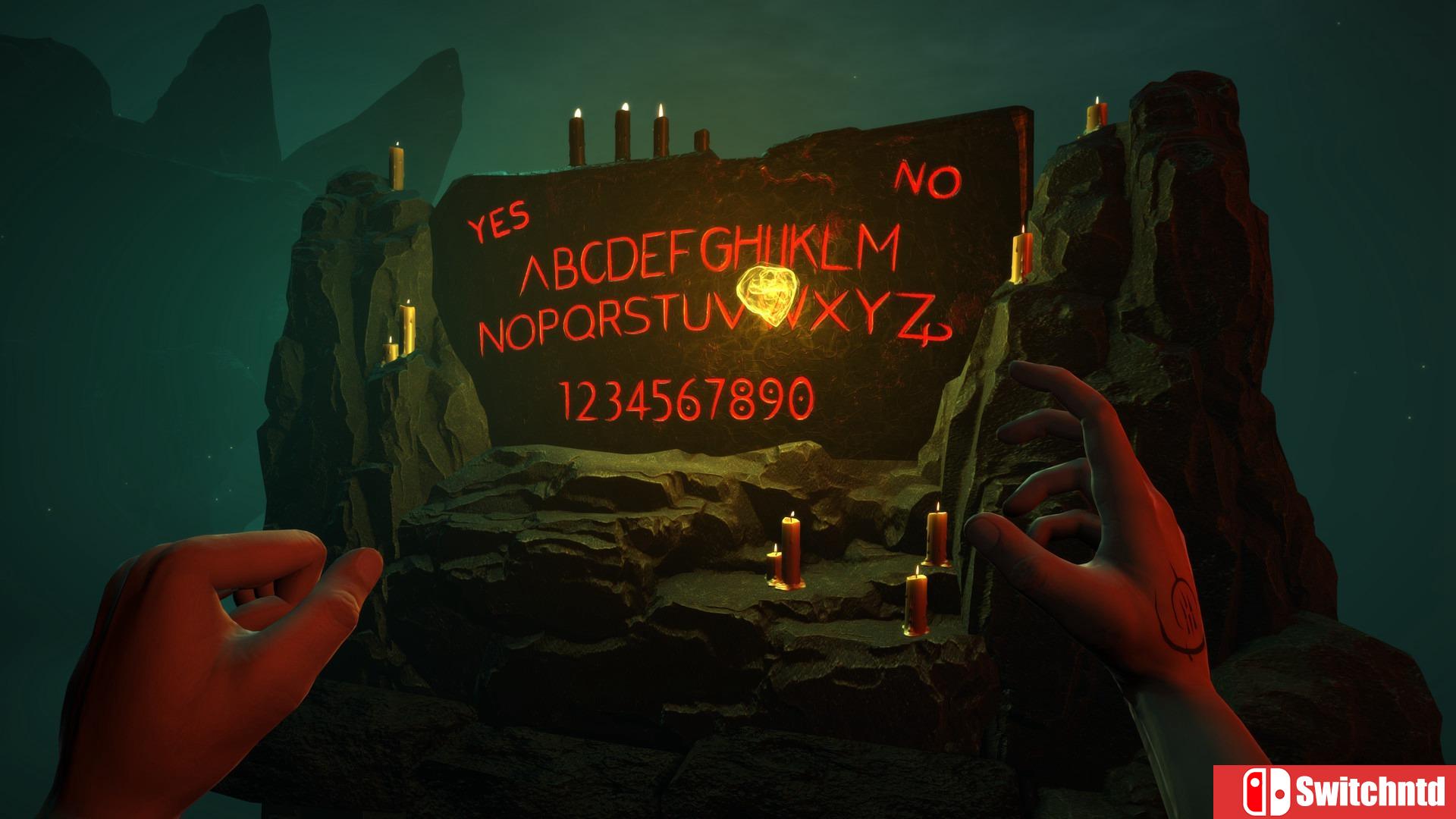Click the glowing yellow planchette

pos(766,294)
